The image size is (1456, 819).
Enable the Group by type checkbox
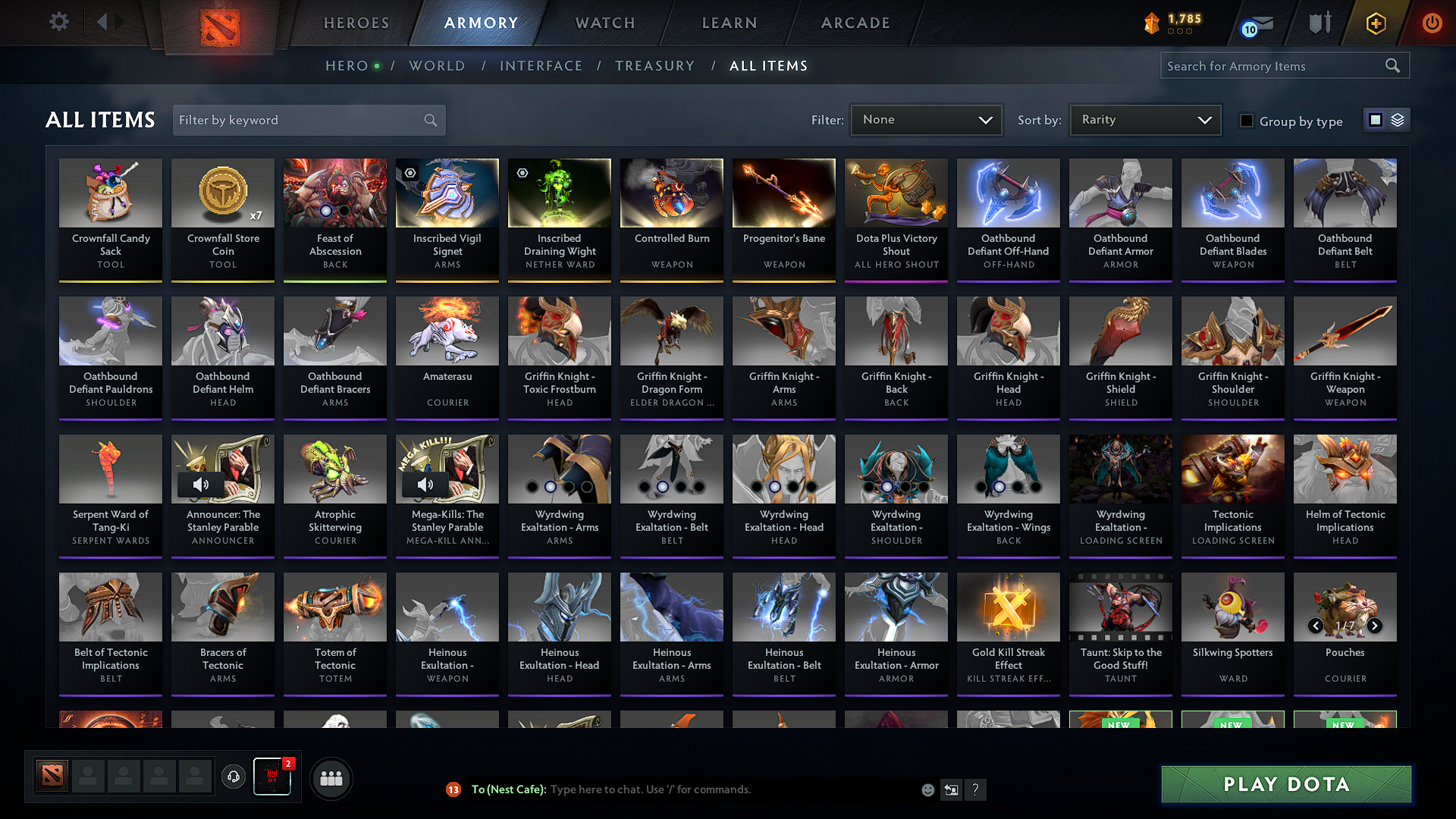1247,121
